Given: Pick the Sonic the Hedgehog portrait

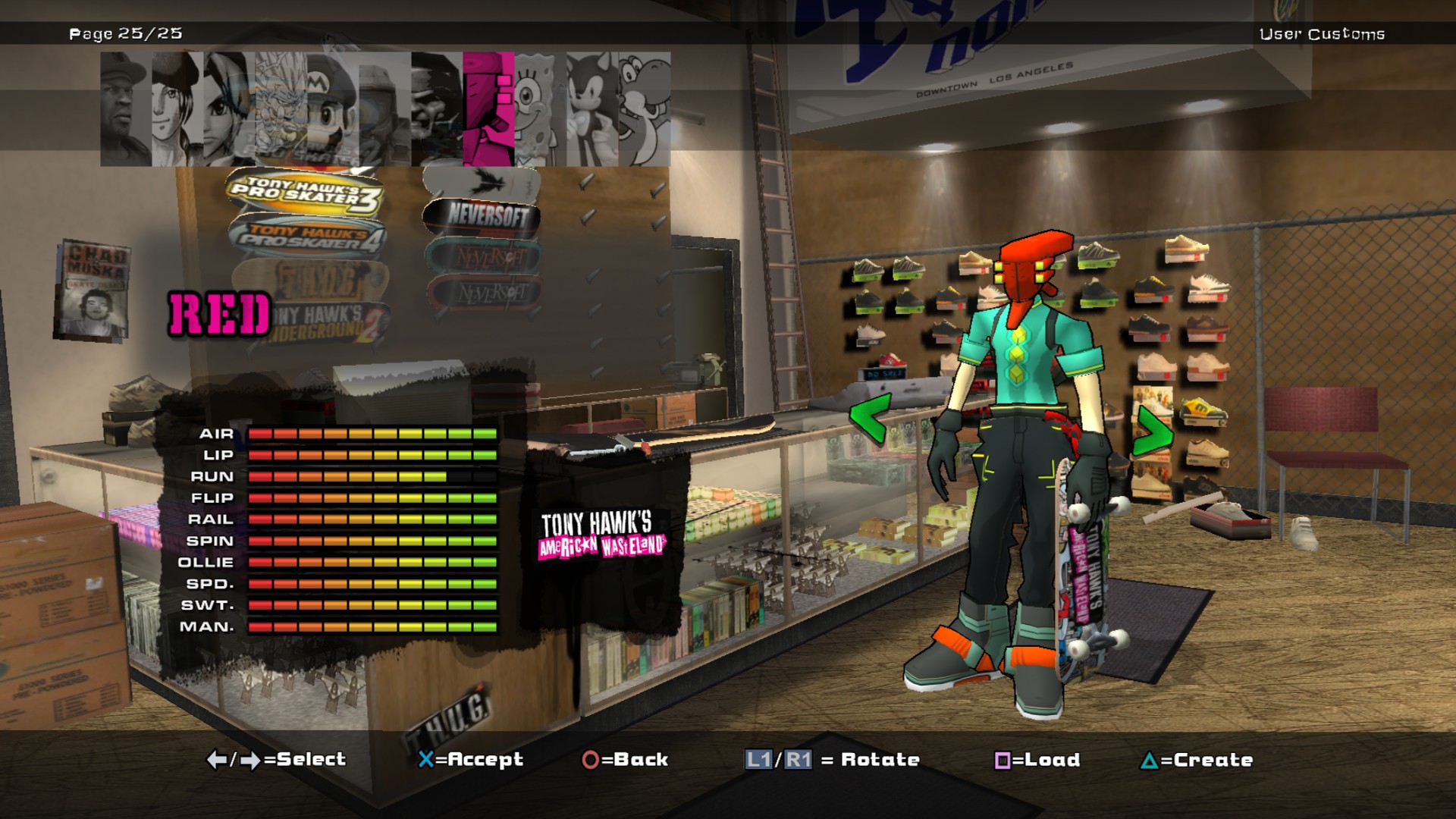Looking at the screenshot, I should pyautogui.click(x=591, y=110).
